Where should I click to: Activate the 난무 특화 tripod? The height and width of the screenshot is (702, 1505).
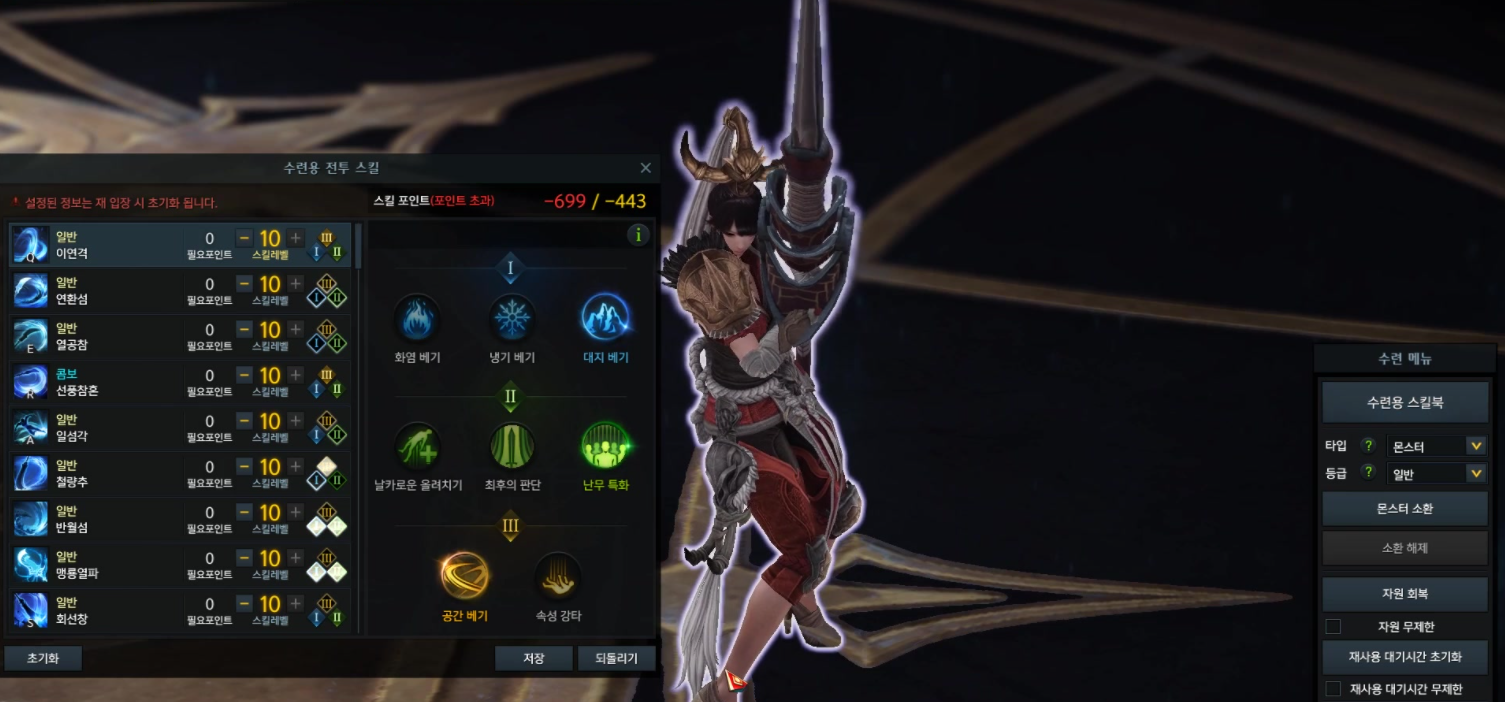605,446
